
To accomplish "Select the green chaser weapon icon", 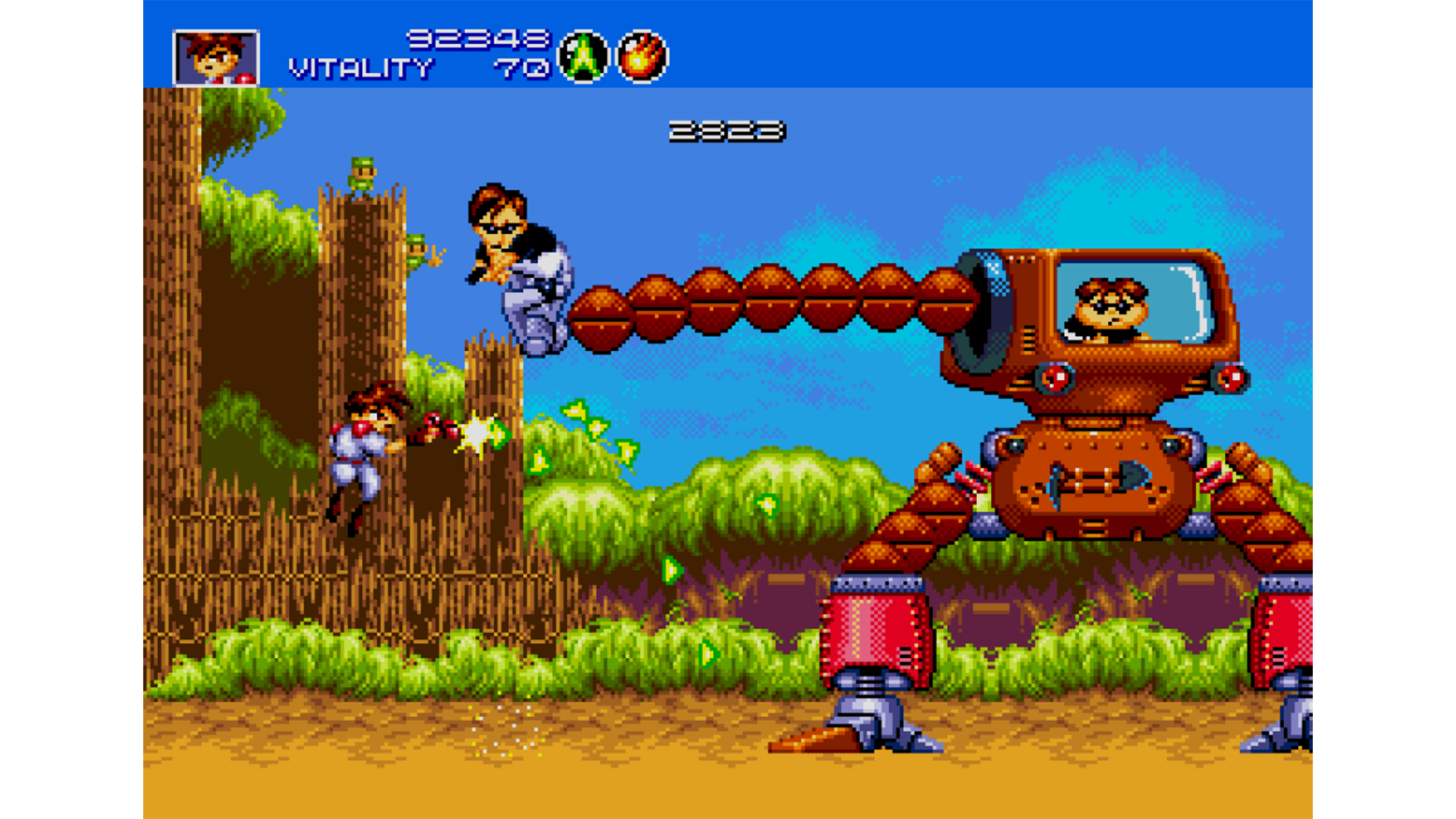I will pyautogui.click(x=583, y=56).
